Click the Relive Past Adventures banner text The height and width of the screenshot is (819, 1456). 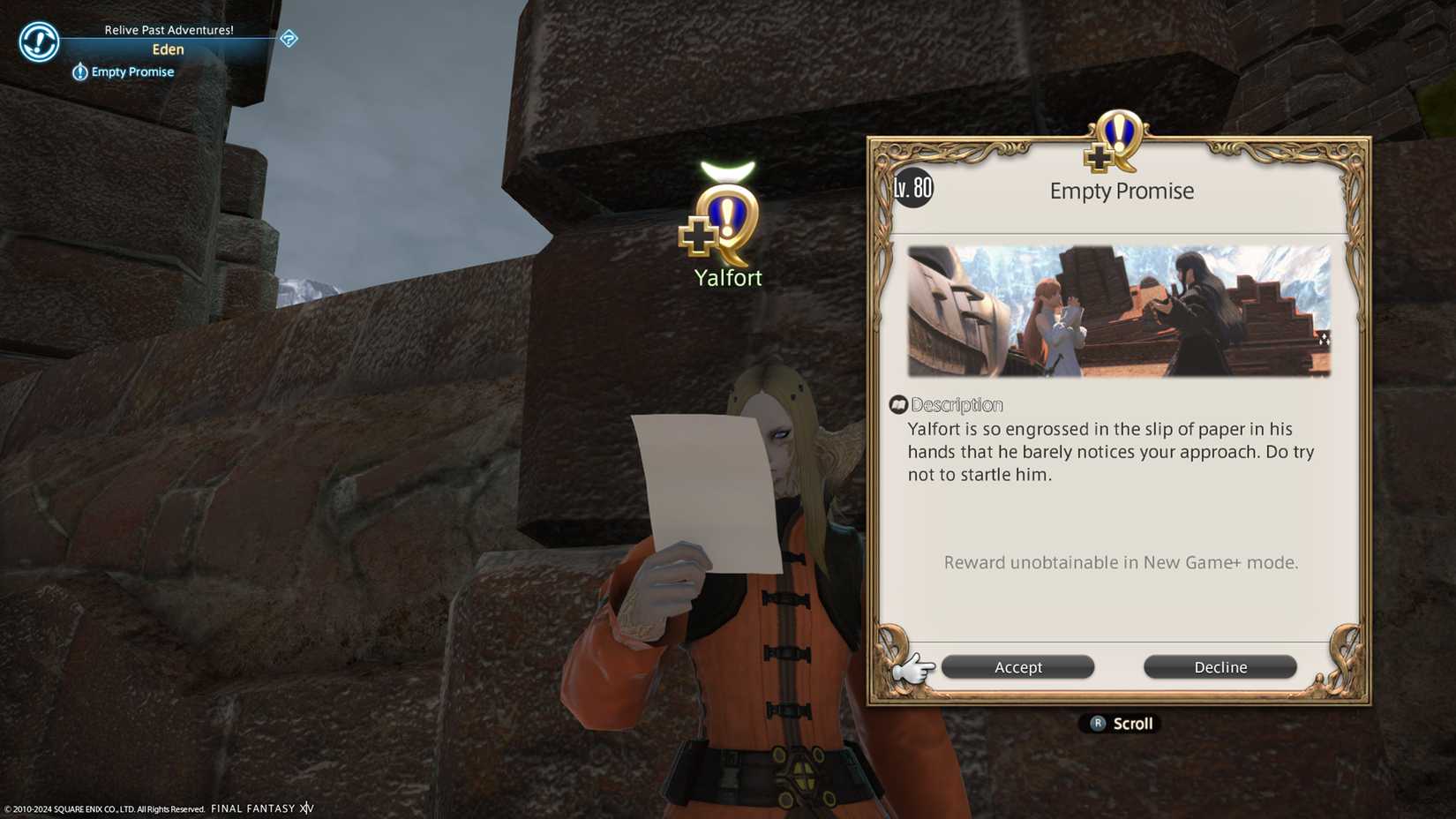click(x=169, y=28)
